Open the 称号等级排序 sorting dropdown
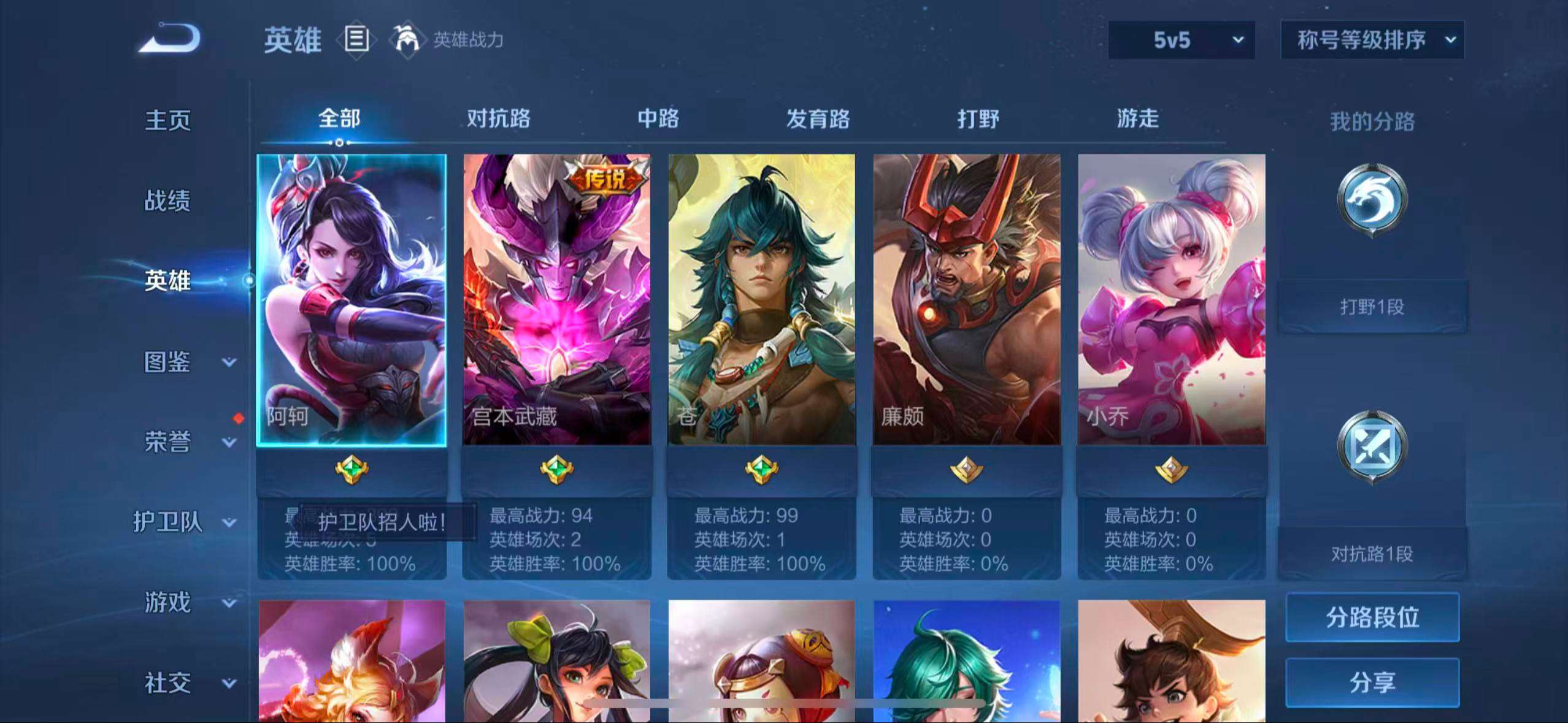 click(1372, 40)
